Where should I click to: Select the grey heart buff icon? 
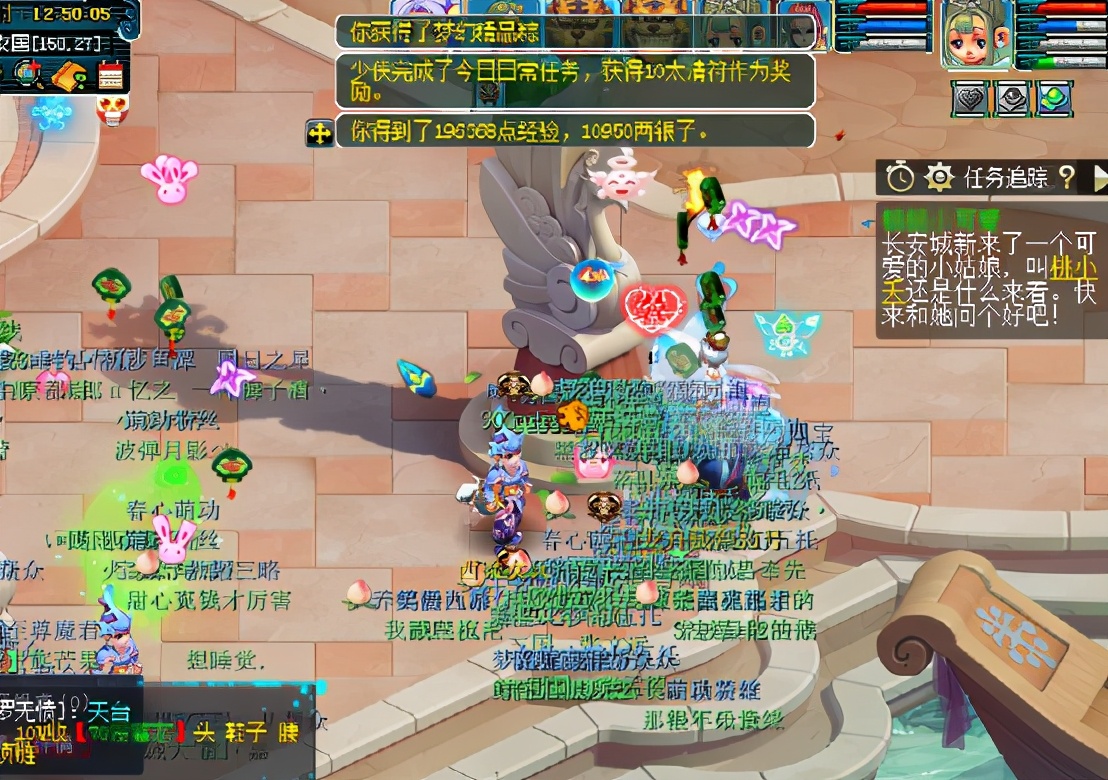click(969, 98)
